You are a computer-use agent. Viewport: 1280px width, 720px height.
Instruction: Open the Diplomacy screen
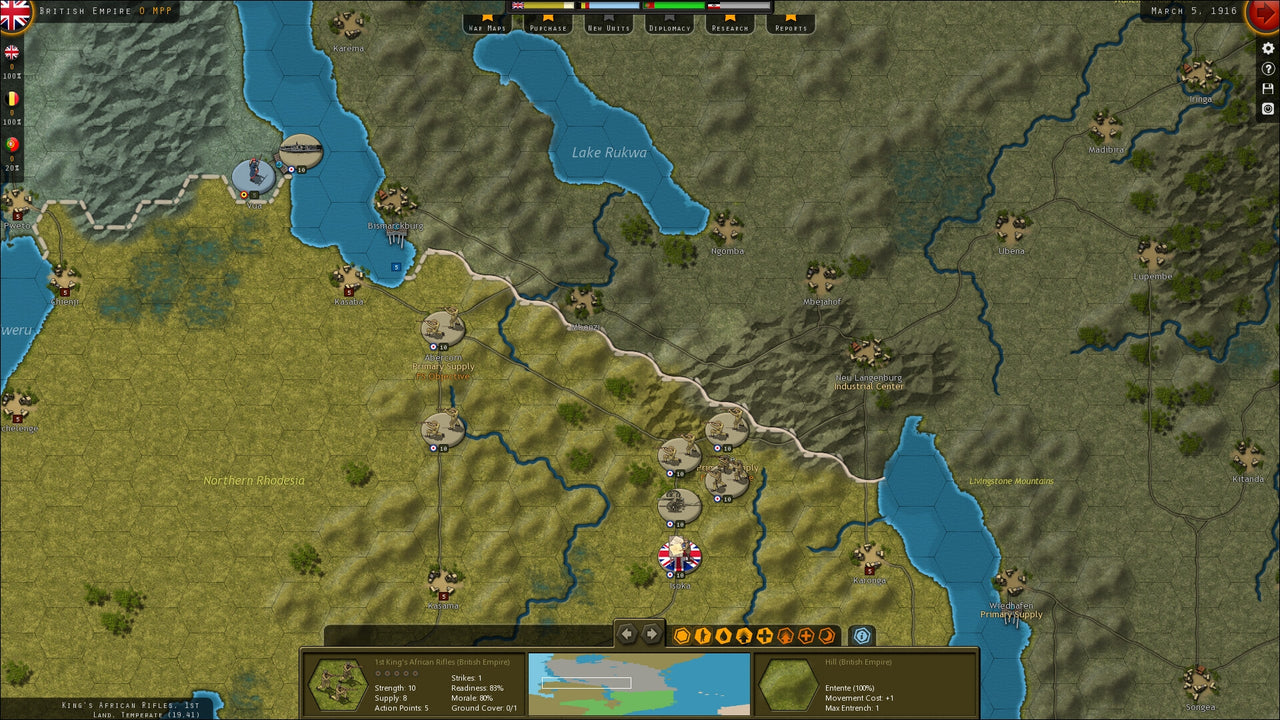[670, 27]
